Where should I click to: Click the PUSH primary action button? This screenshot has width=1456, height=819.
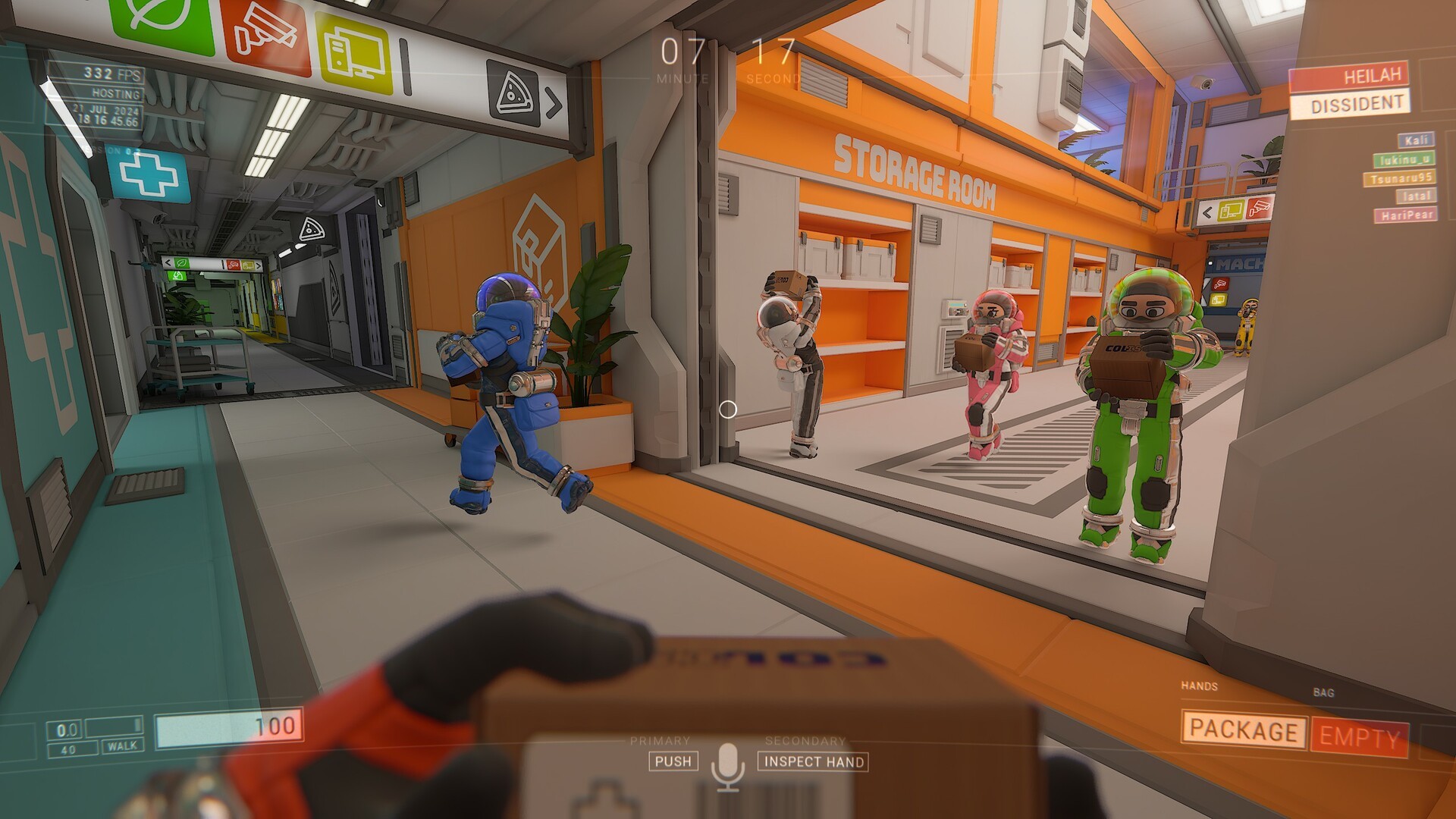[x=674, y=762]
